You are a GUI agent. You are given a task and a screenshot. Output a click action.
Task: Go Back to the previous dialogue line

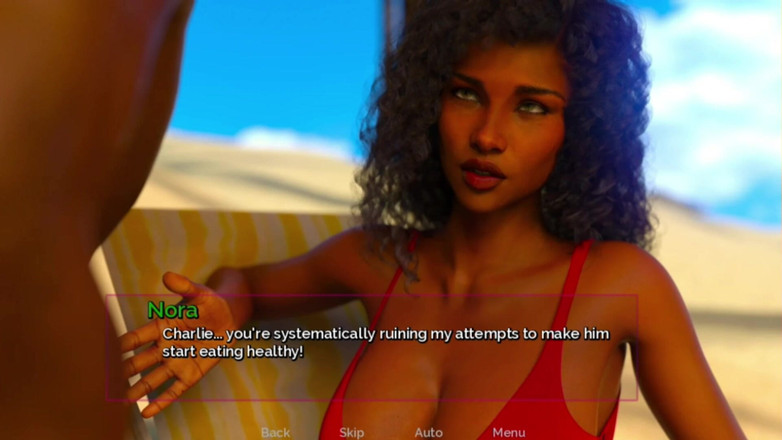click(x=275, y=432)
